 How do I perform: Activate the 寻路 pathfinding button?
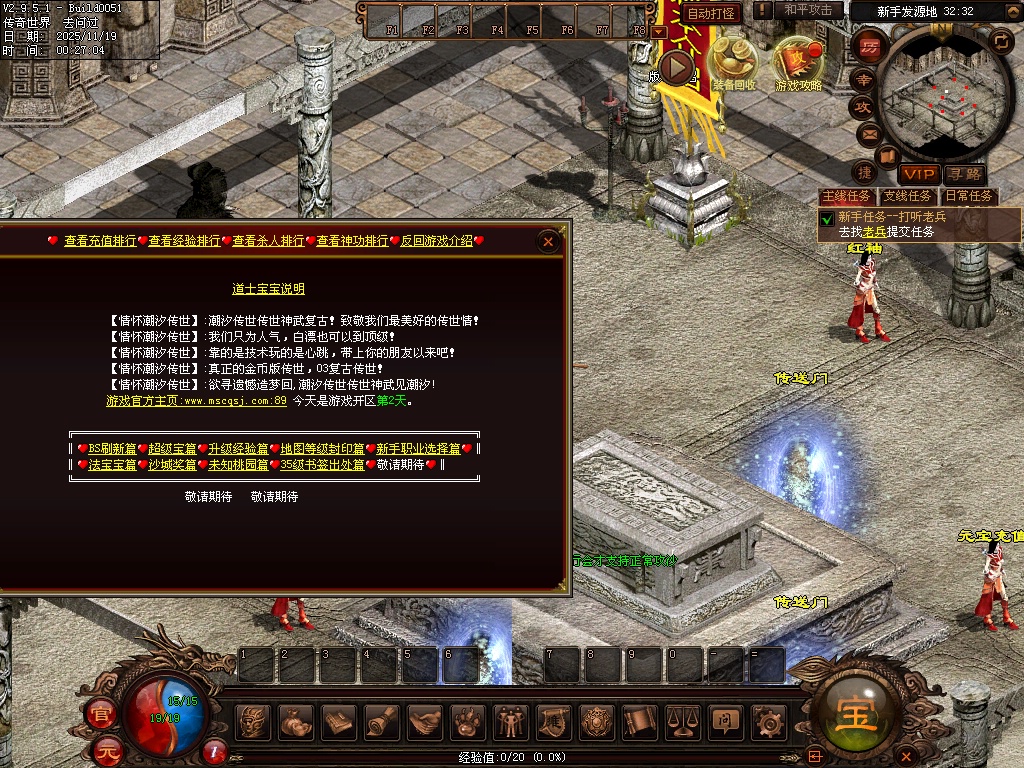(x=964, y=174)
